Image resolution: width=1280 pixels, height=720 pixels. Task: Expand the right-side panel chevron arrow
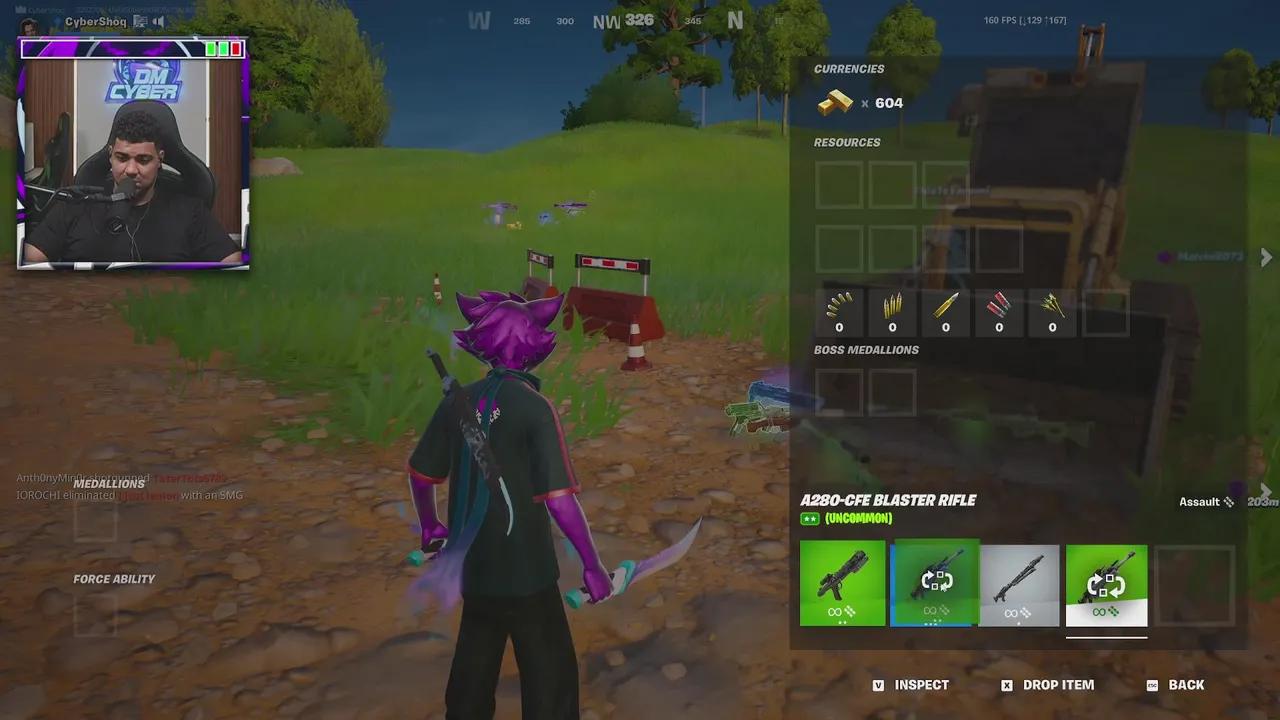[x=1266, y=257]
